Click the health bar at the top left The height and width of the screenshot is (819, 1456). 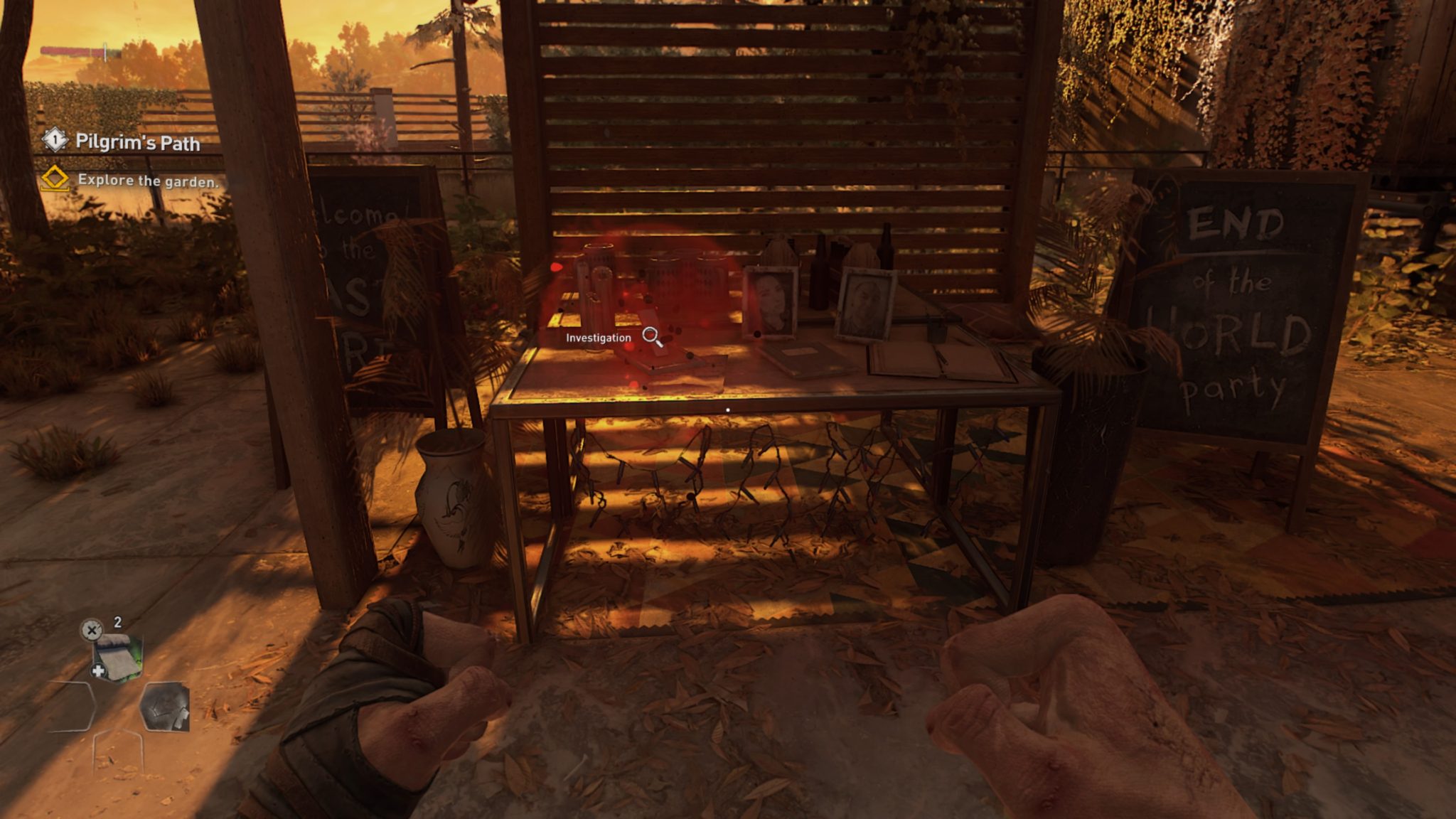(x=71, y=50)
